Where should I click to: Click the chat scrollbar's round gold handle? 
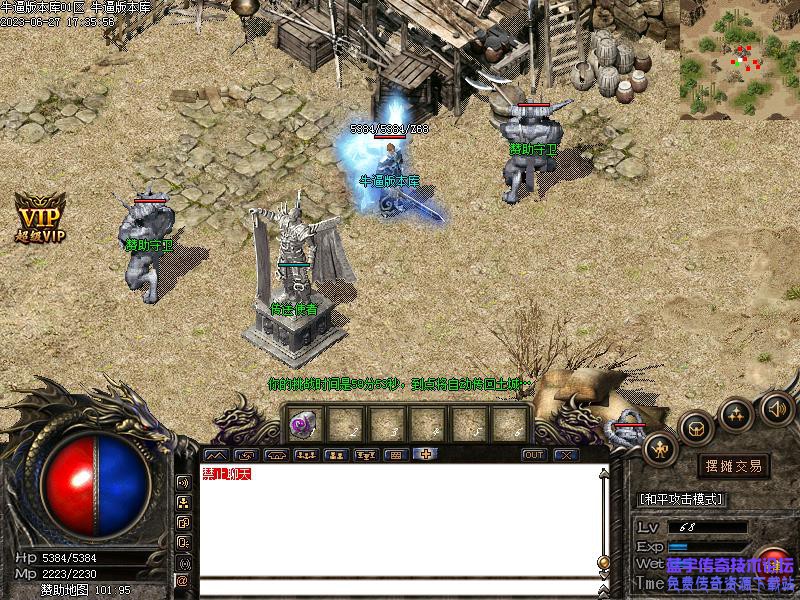[x=604, y=562]
